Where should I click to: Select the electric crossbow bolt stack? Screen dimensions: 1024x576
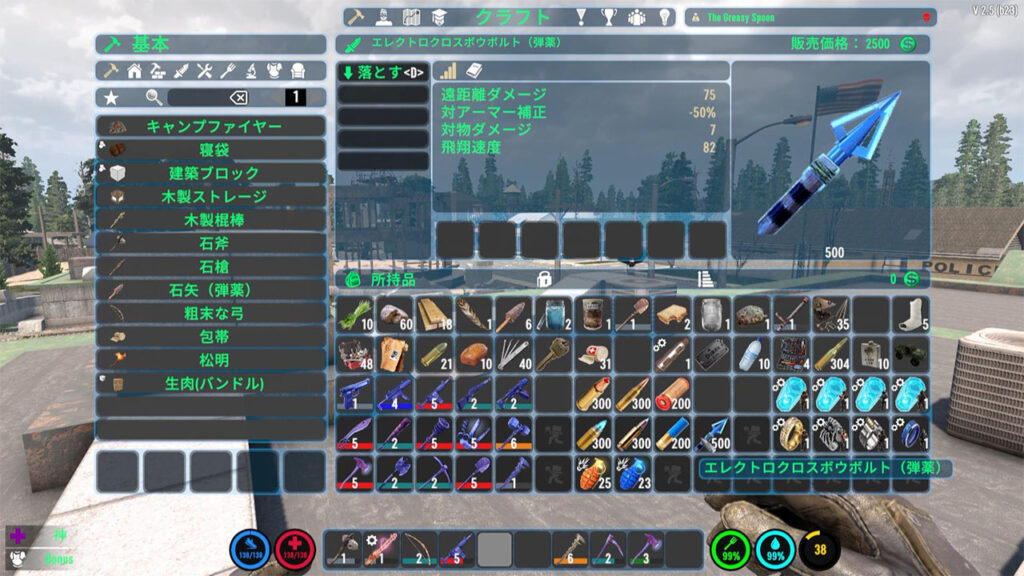(x=713, y=433)
